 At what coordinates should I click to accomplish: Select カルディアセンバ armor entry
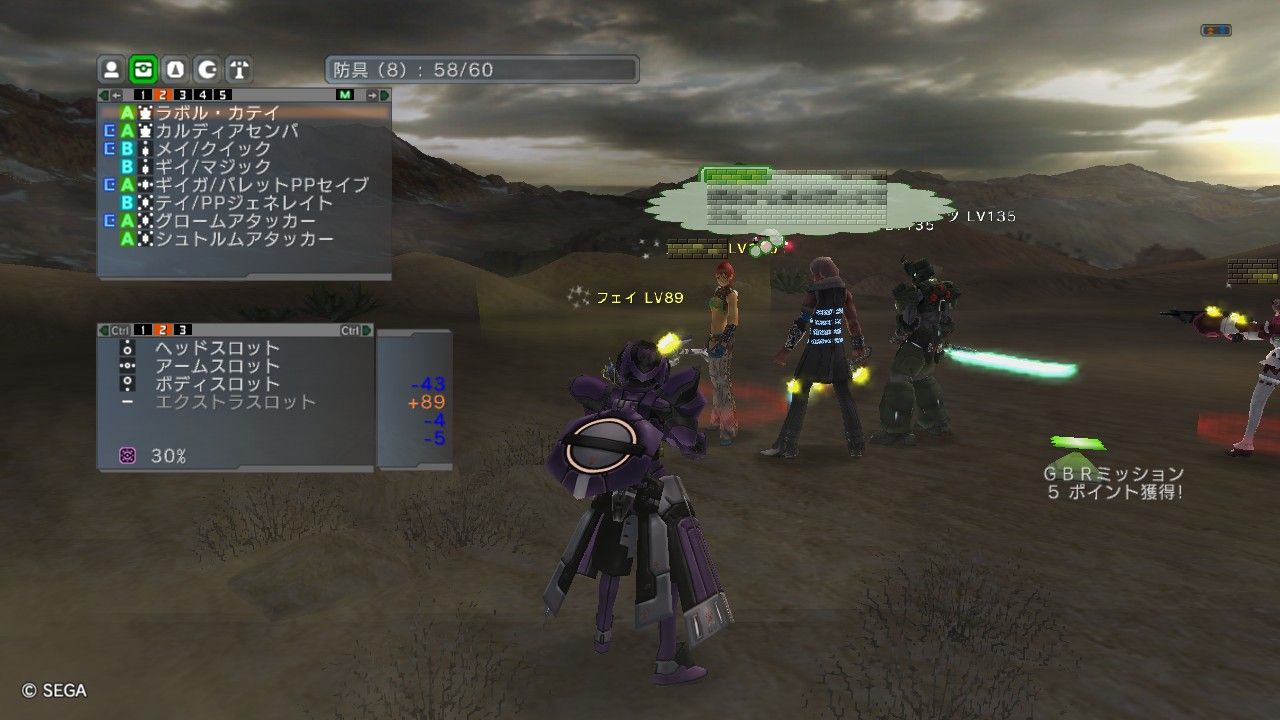(x=226, y=131)
